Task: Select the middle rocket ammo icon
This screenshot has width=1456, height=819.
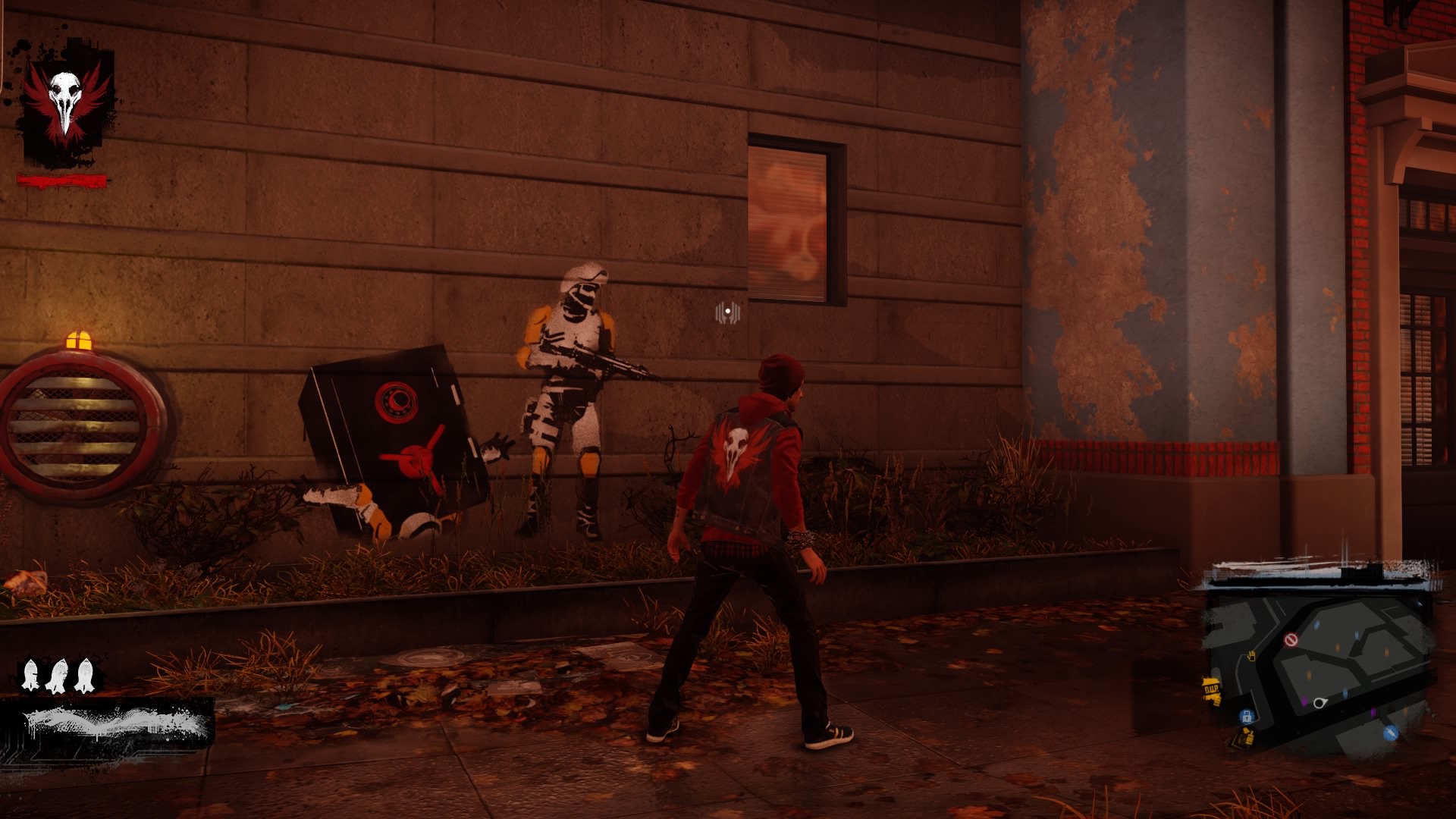Action: tap(57, 675)
